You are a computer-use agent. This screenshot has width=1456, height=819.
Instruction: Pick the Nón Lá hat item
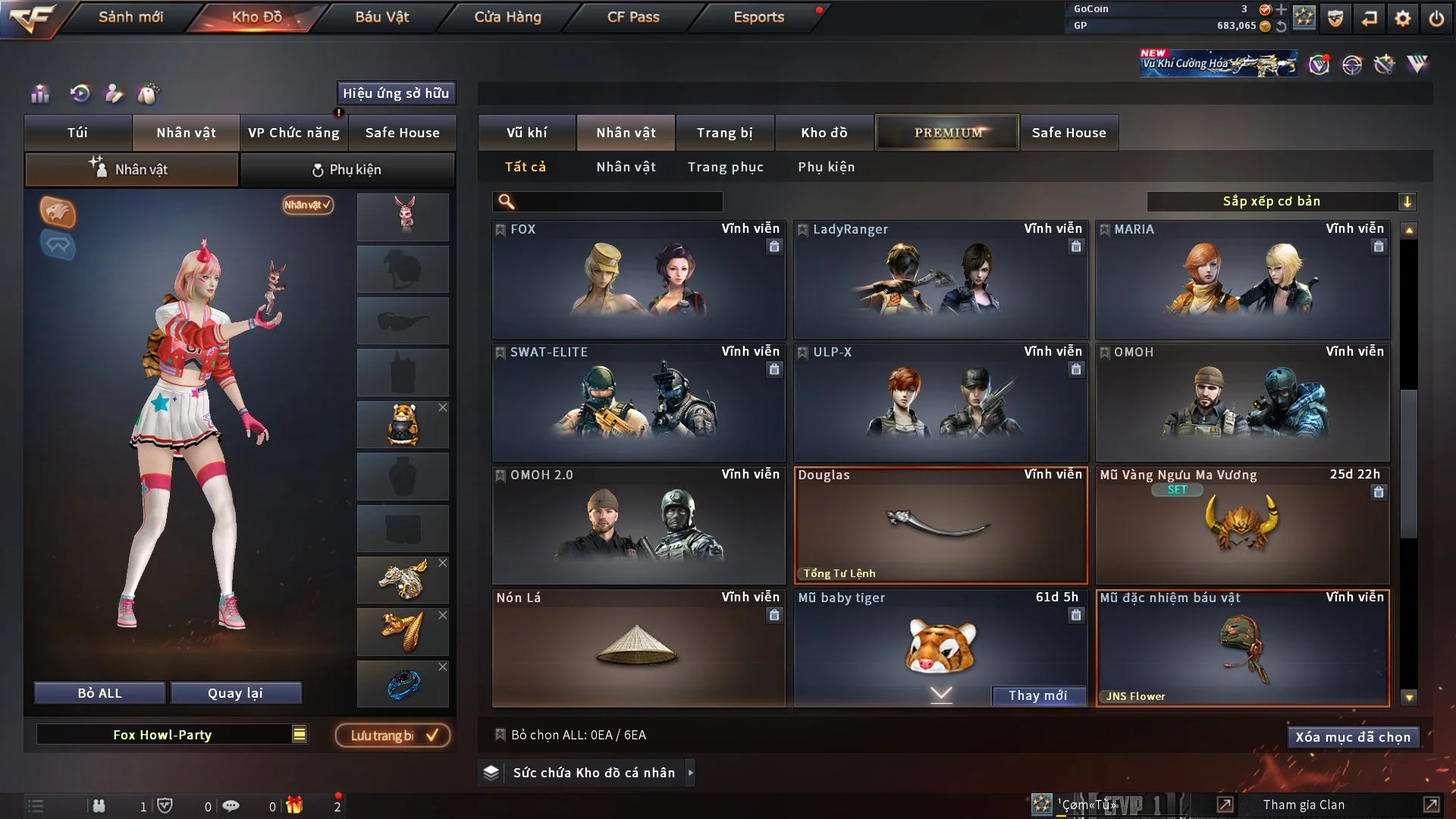[638, 649]
